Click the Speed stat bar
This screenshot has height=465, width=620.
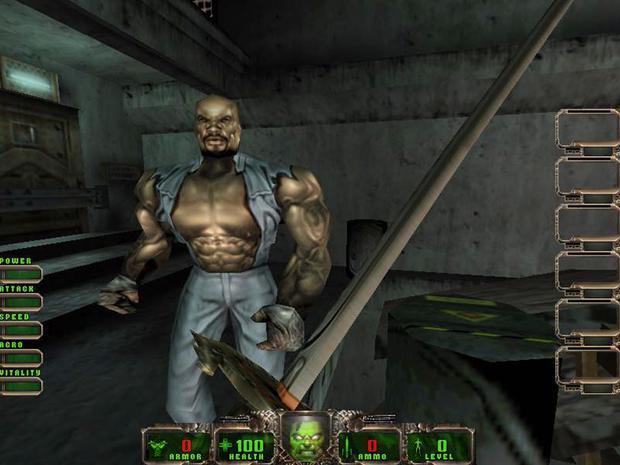click(x=20, y=329)
